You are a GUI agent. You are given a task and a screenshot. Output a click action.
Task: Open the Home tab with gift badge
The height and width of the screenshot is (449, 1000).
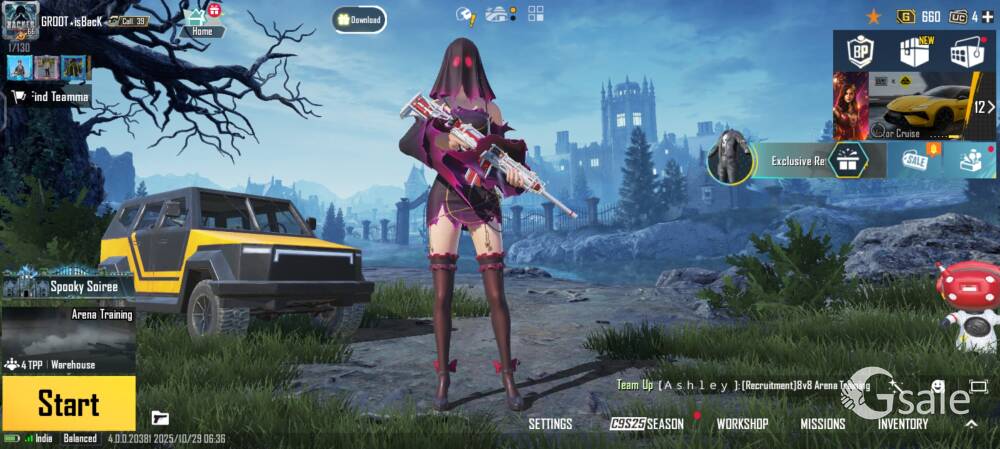coord(202,21)
